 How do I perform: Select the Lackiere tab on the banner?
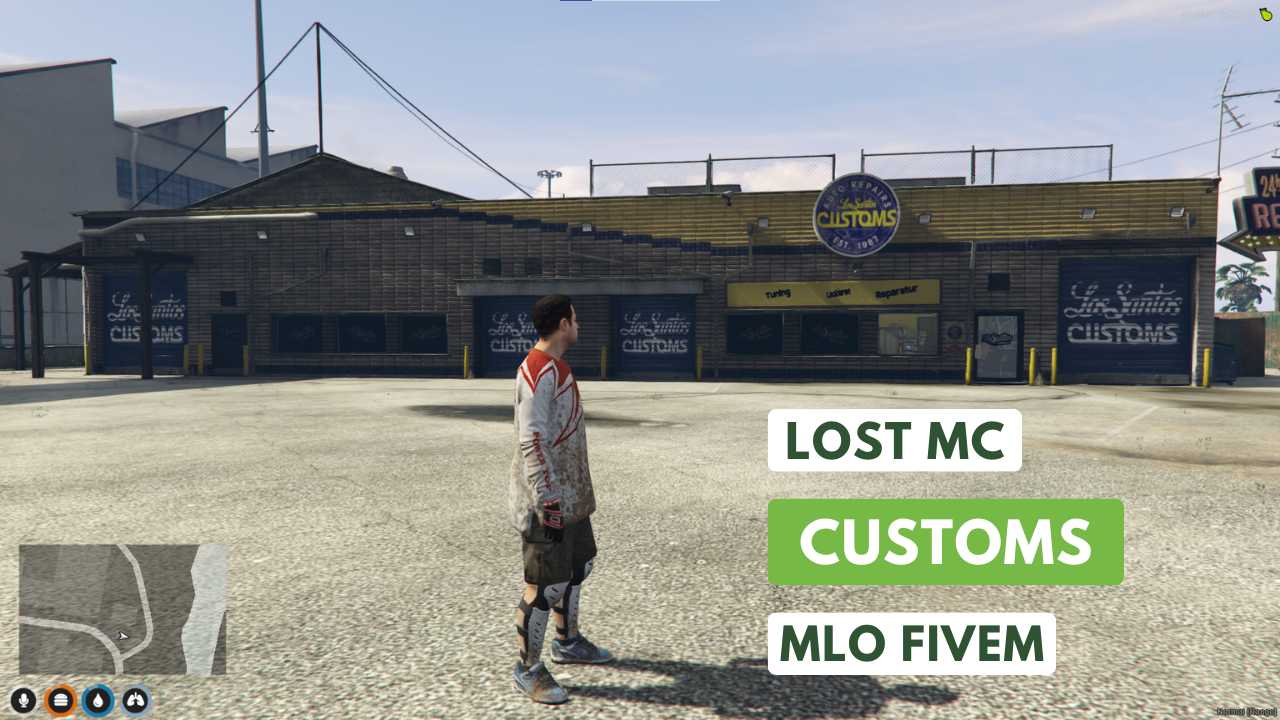(x=839, y=291)
